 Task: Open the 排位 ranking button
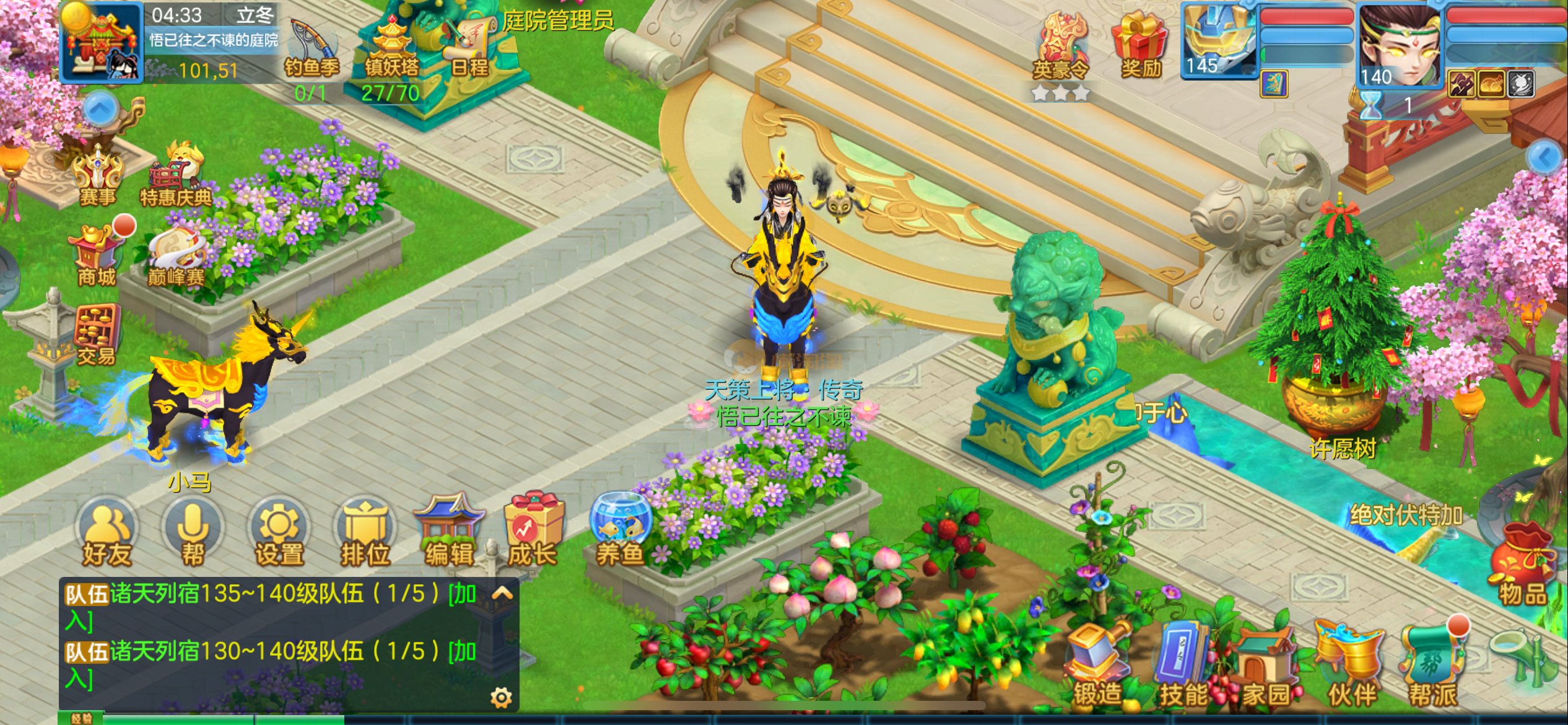pos(365,533)
